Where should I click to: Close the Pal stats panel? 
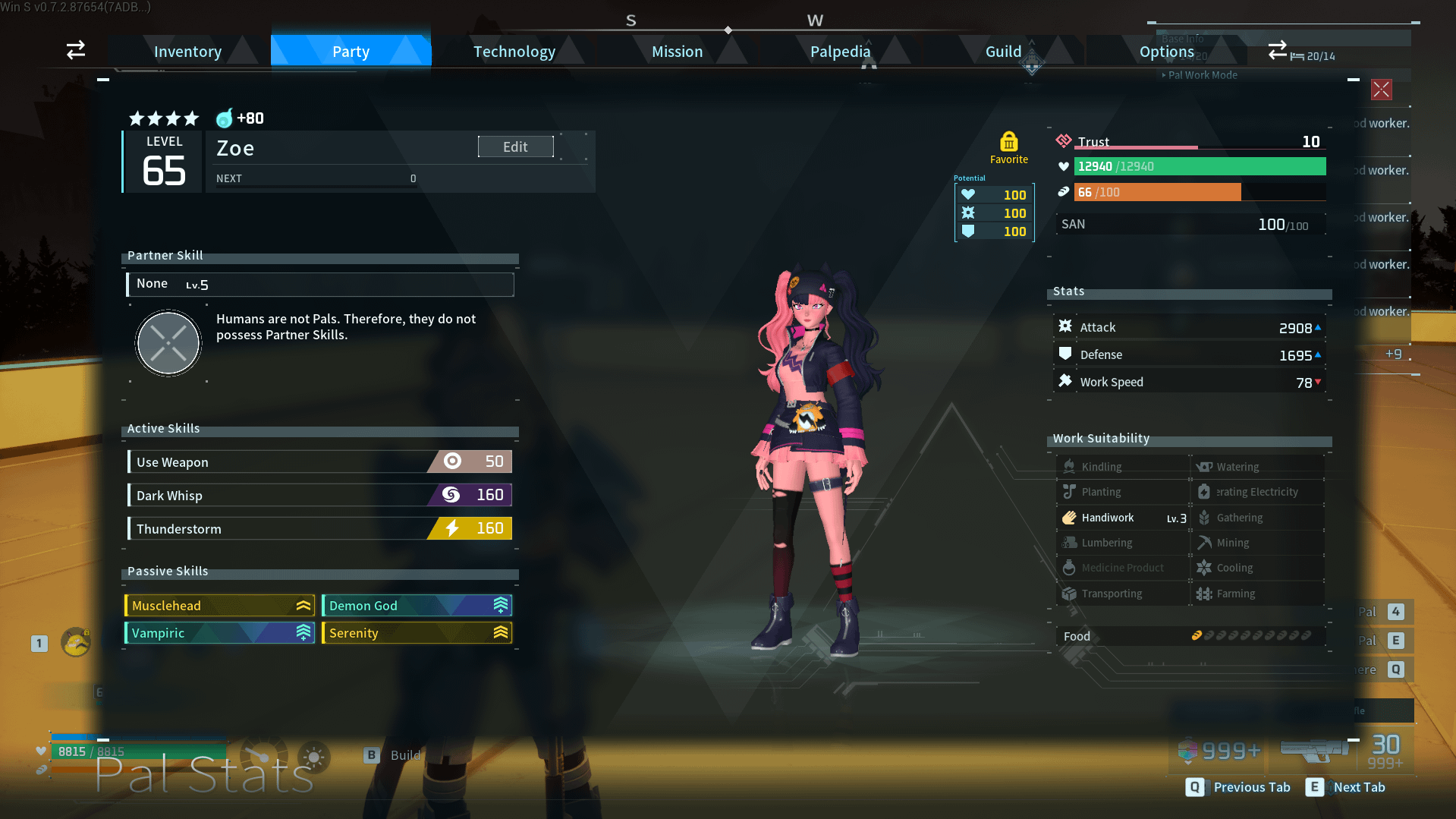(1381, 90)
